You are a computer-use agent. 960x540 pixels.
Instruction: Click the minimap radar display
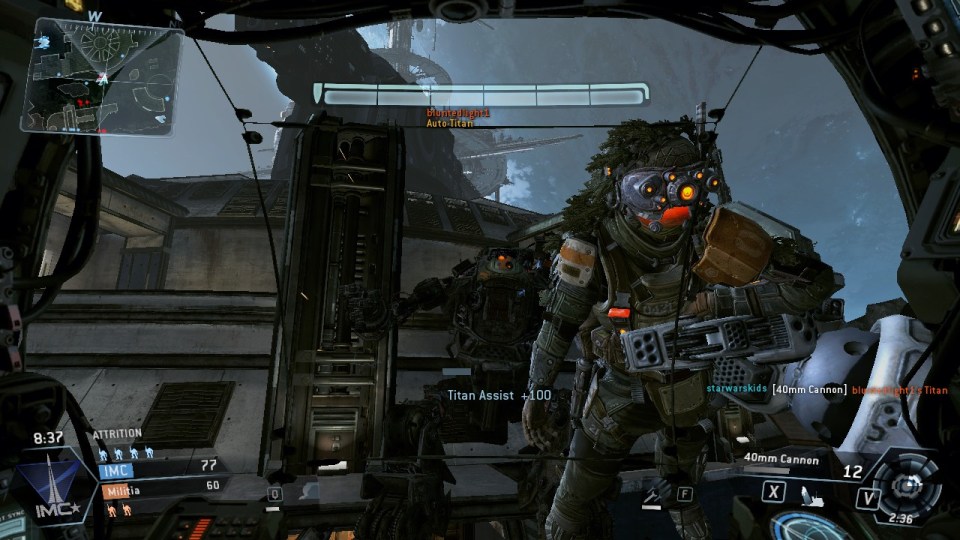(x=102, y=74)
